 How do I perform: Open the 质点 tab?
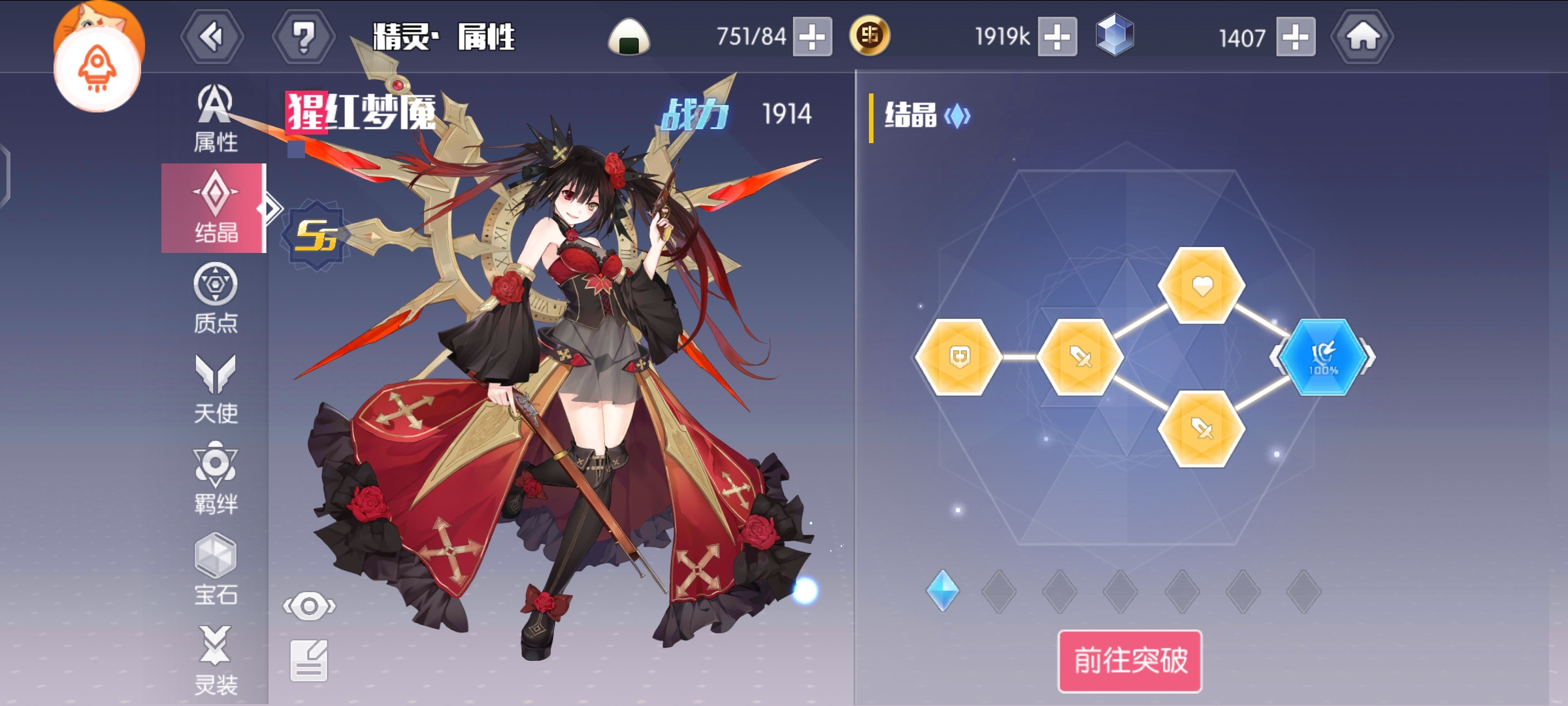click(215, 299)
